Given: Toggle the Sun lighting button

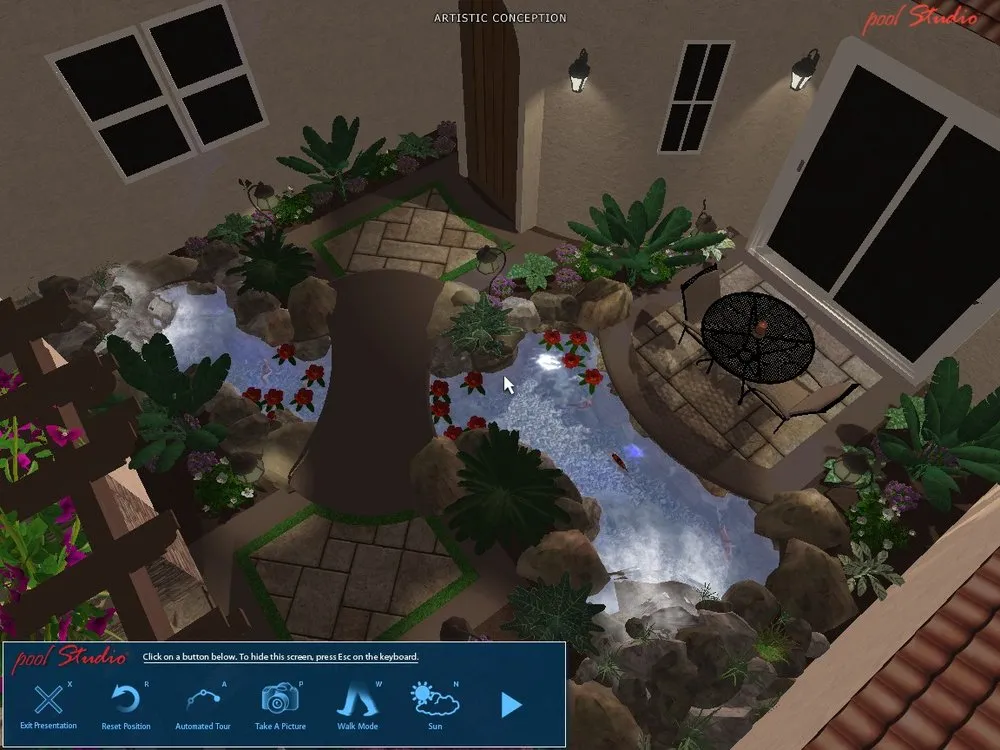Looking at the screenshot, I should click(x=435, y=700).
